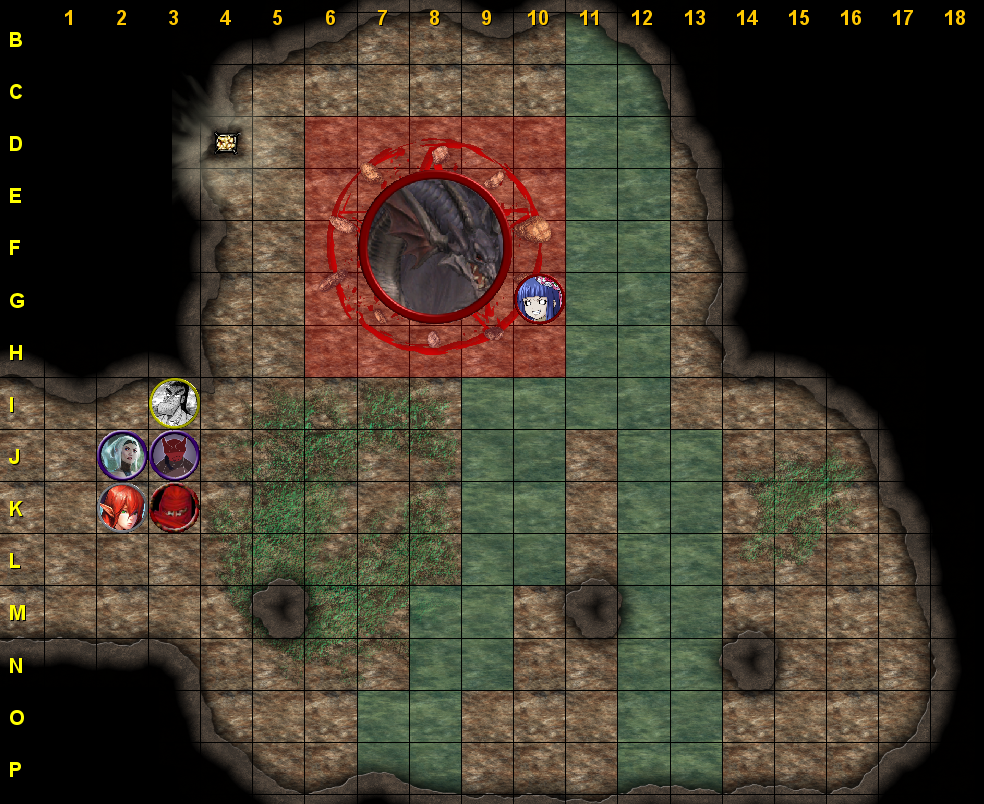Select the black-and-white sketch man token
The height and width of the screenshot is (804, 984).
point(174,403)
